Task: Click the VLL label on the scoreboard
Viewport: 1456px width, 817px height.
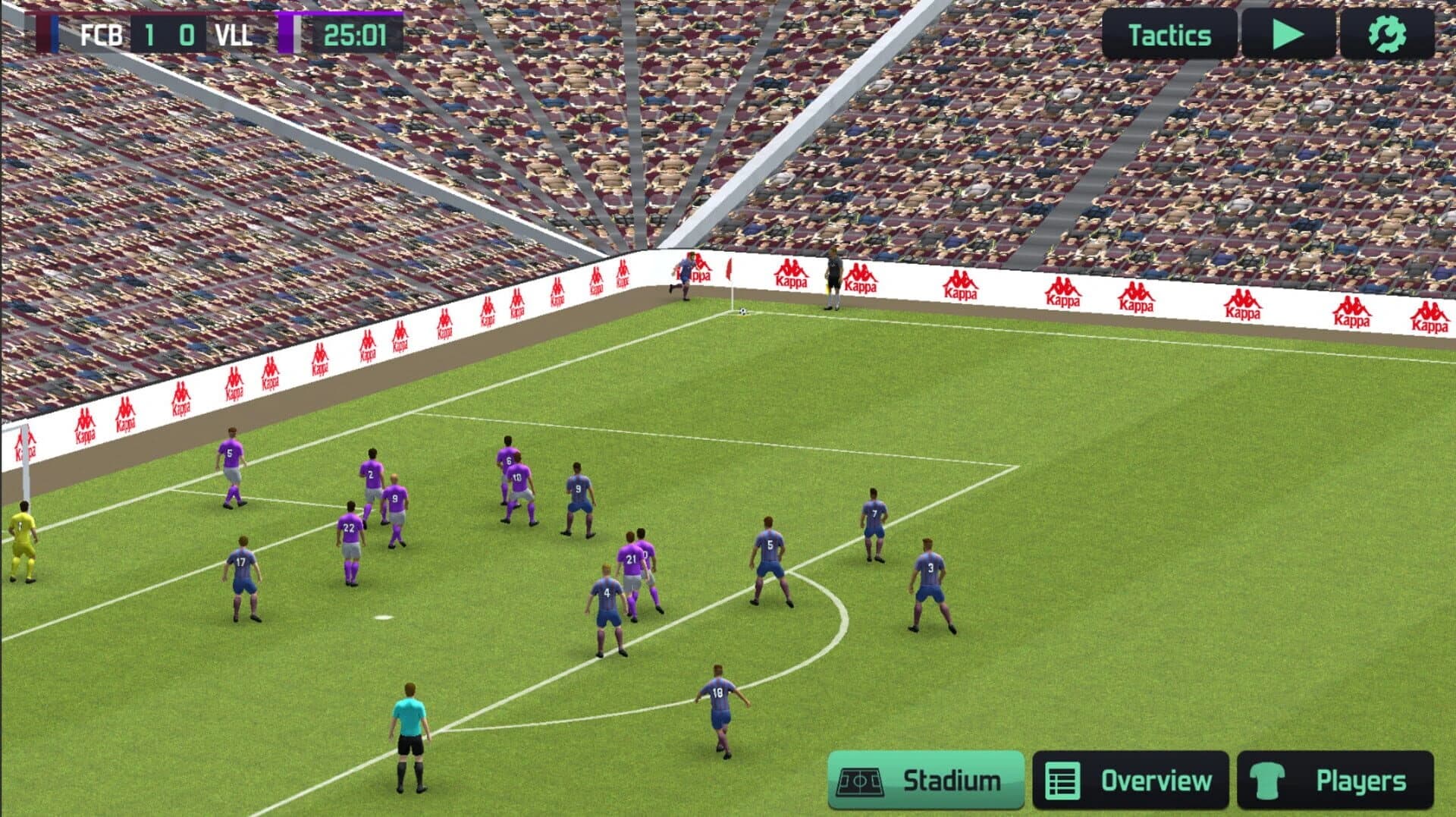Action: pos(237,33)
